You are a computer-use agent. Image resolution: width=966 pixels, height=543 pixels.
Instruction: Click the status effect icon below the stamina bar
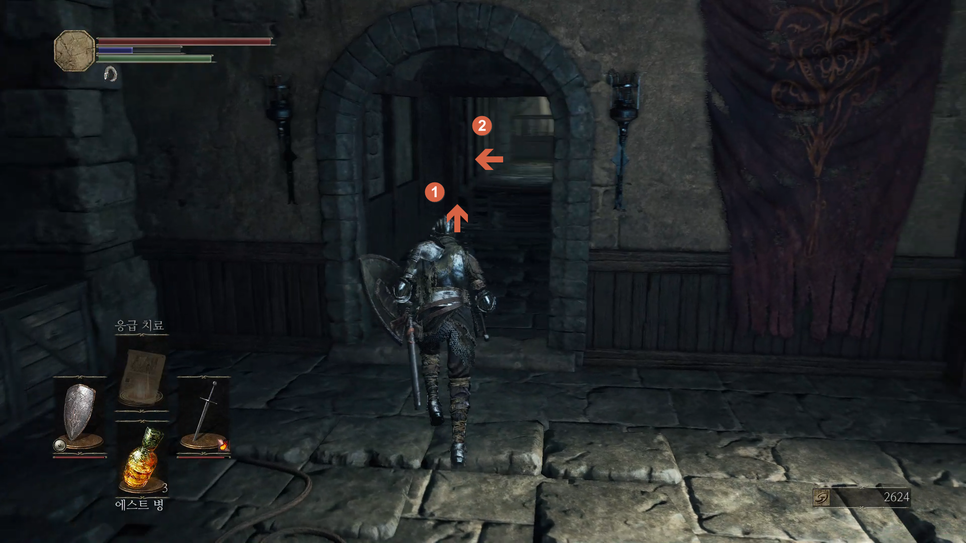pos(110,74)
